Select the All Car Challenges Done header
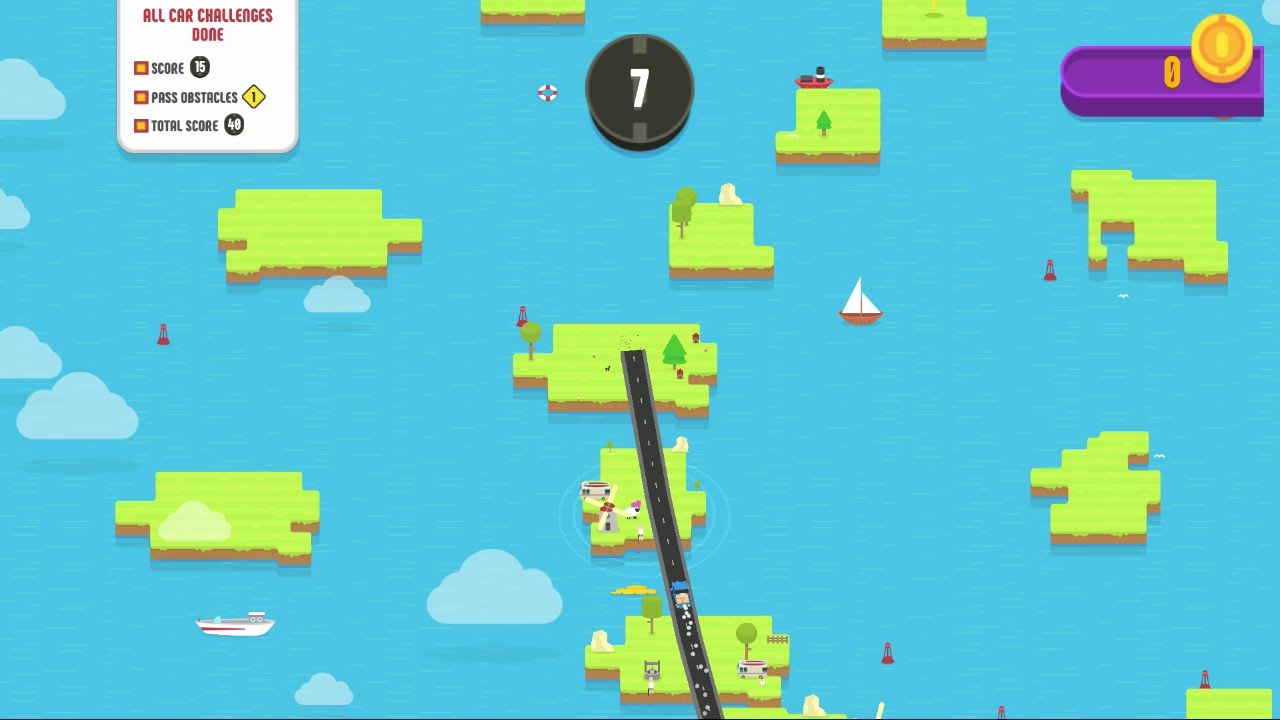The image size is (1280, 720). click(x=207, y=22)
